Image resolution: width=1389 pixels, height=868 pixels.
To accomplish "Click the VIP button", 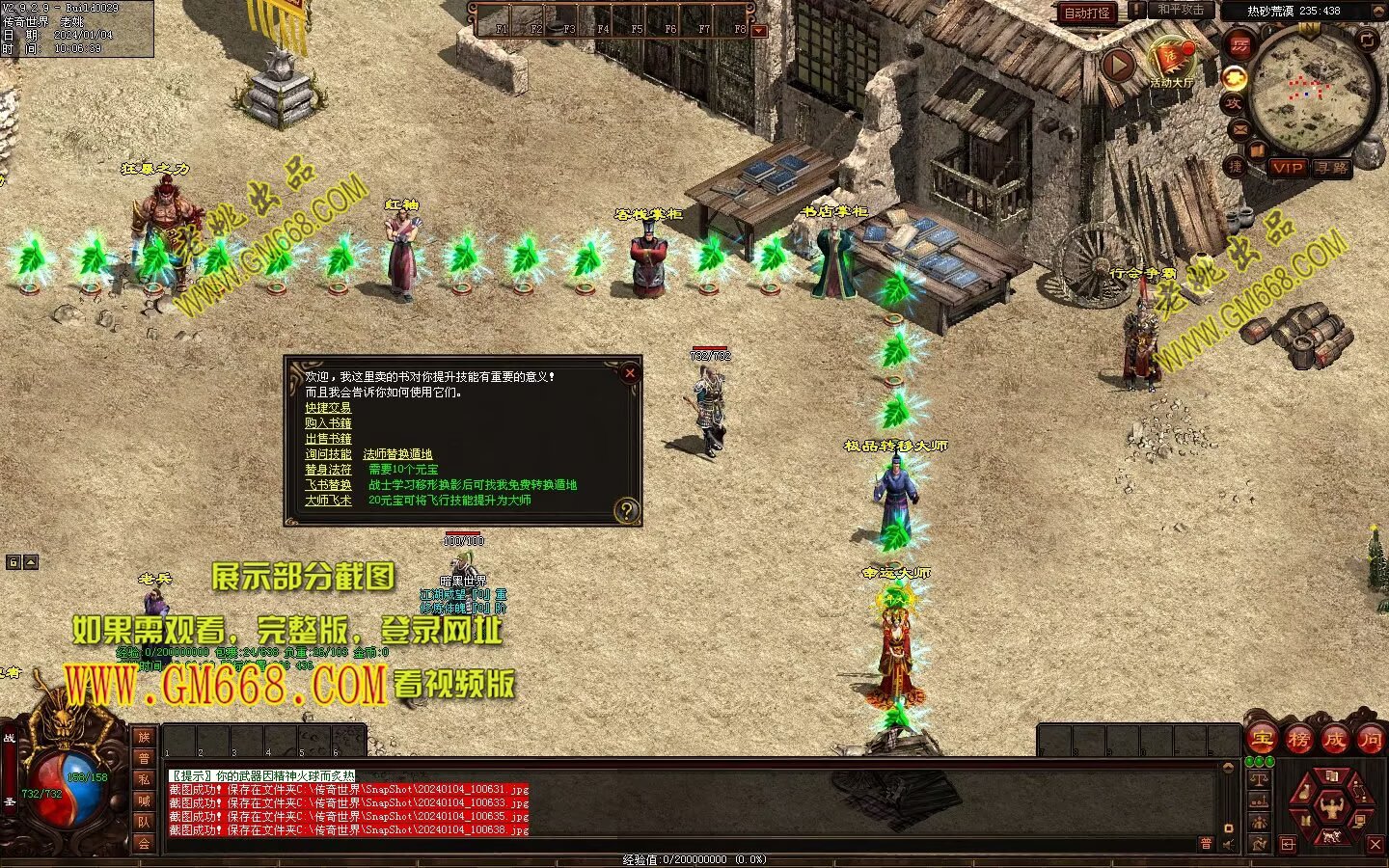I will click(1287, 168).
